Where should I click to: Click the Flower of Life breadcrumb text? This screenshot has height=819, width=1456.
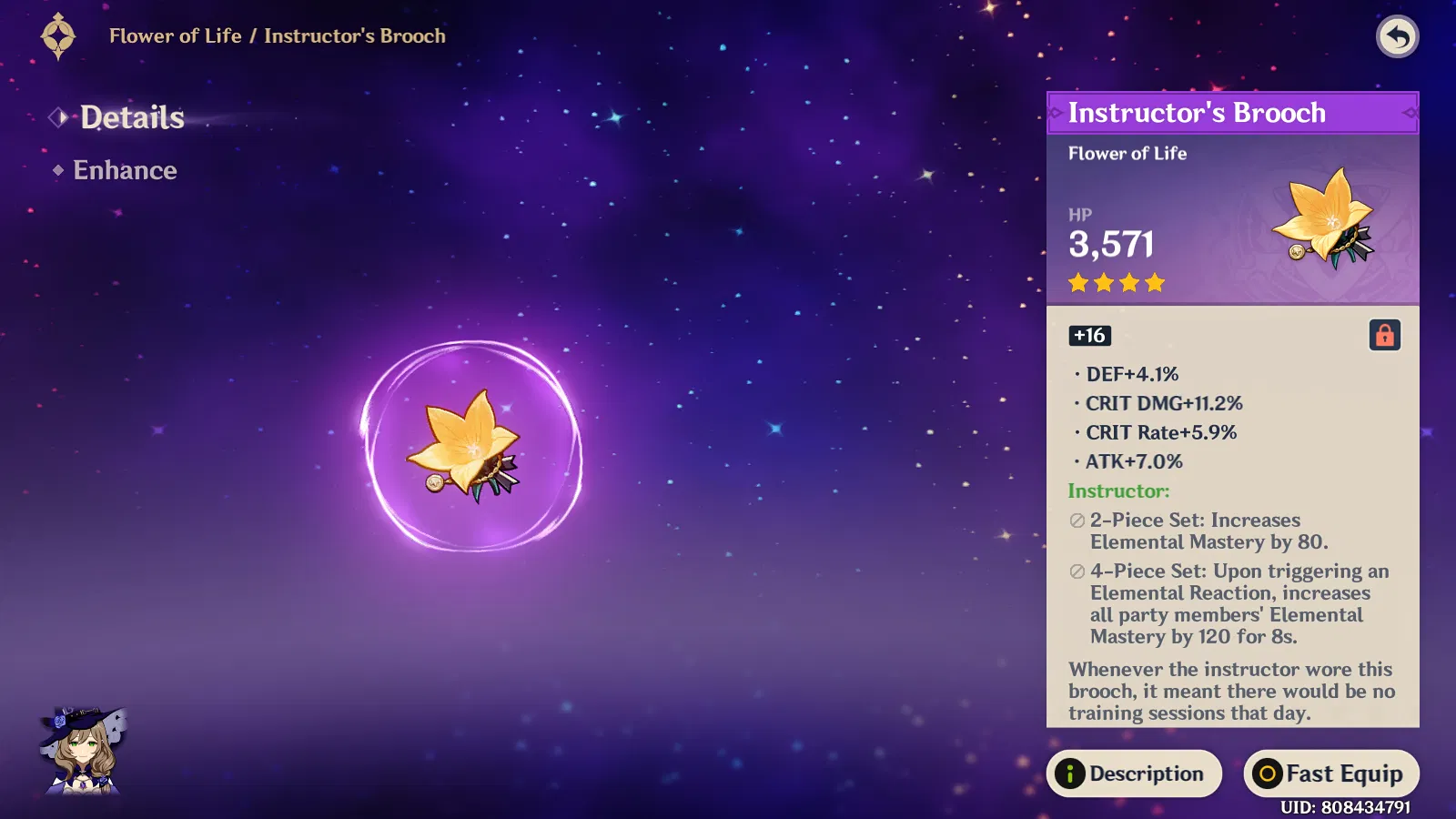(177, 36)
